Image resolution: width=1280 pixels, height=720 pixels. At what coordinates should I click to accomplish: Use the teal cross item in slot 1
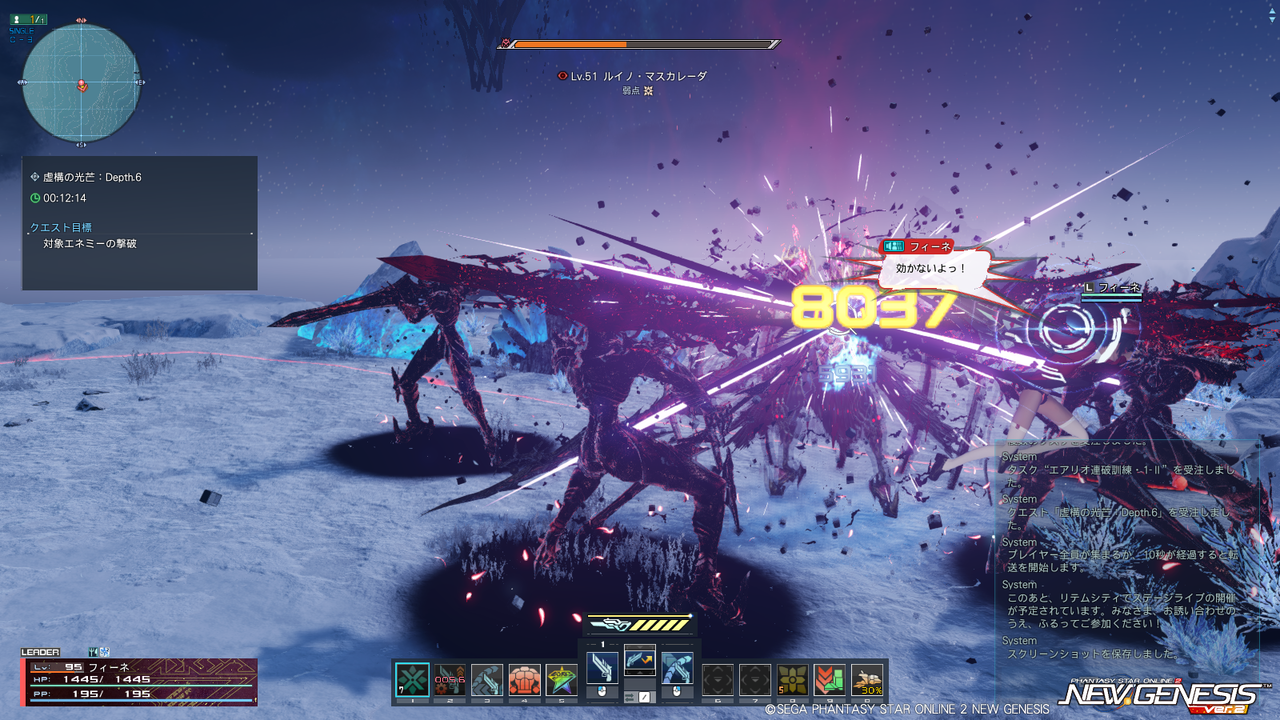coord(412,680)
